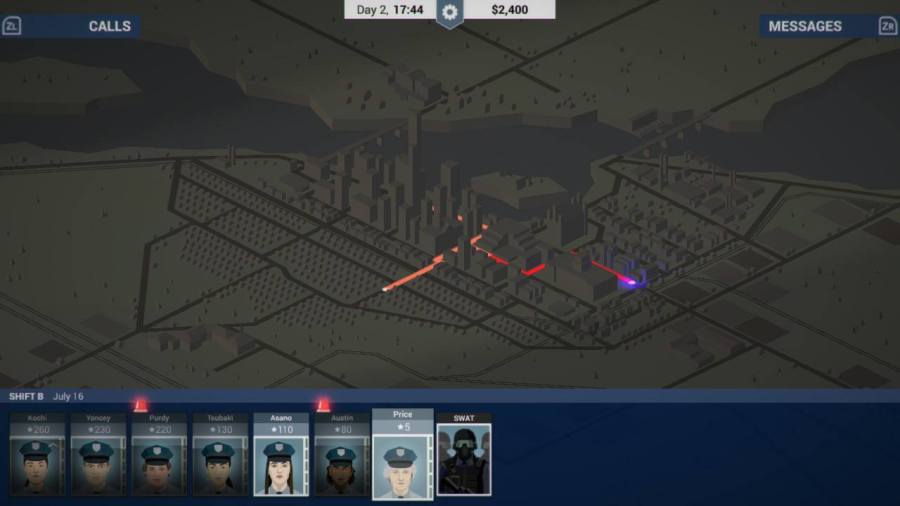Screen dimensions: 900x506
Task: Select officer Asano's card
Action: click(281, 455)
